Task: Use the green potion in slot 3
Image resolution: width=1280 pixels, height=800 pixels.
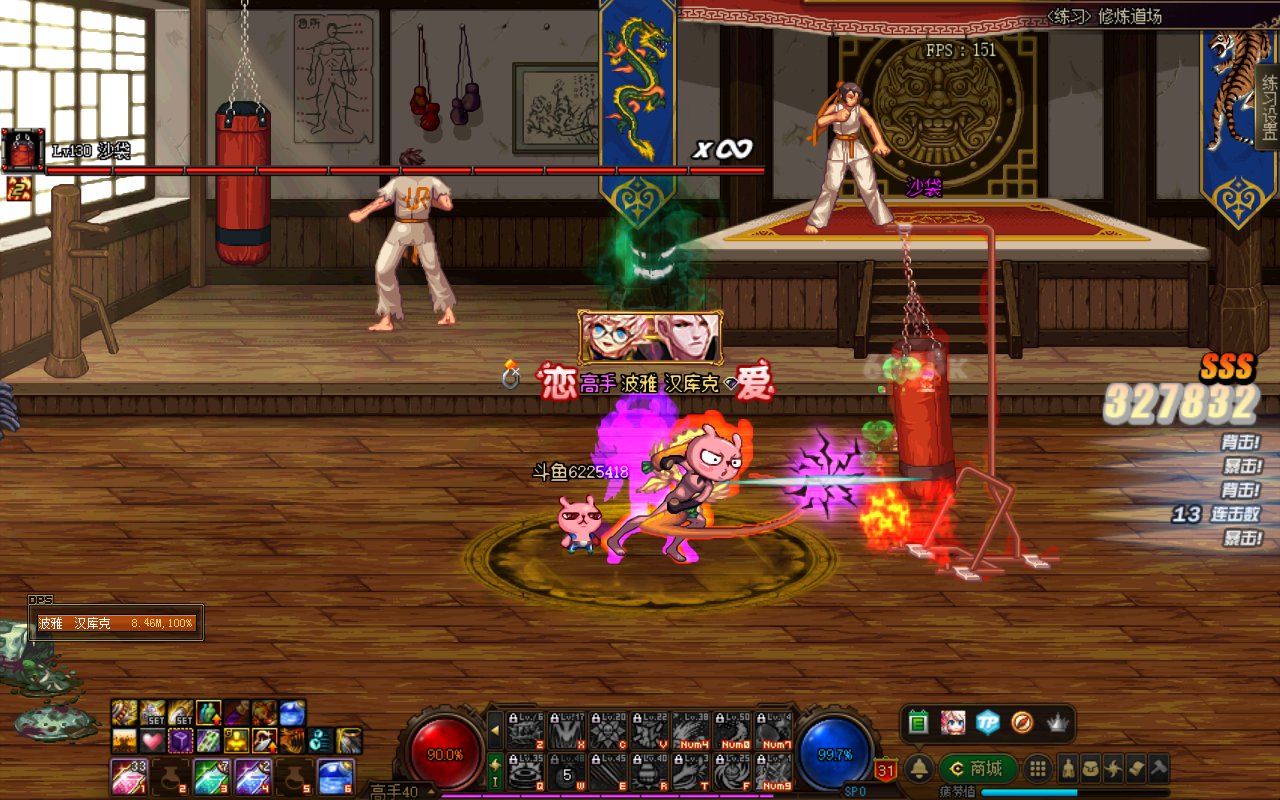Action: [x=212, y=777]
